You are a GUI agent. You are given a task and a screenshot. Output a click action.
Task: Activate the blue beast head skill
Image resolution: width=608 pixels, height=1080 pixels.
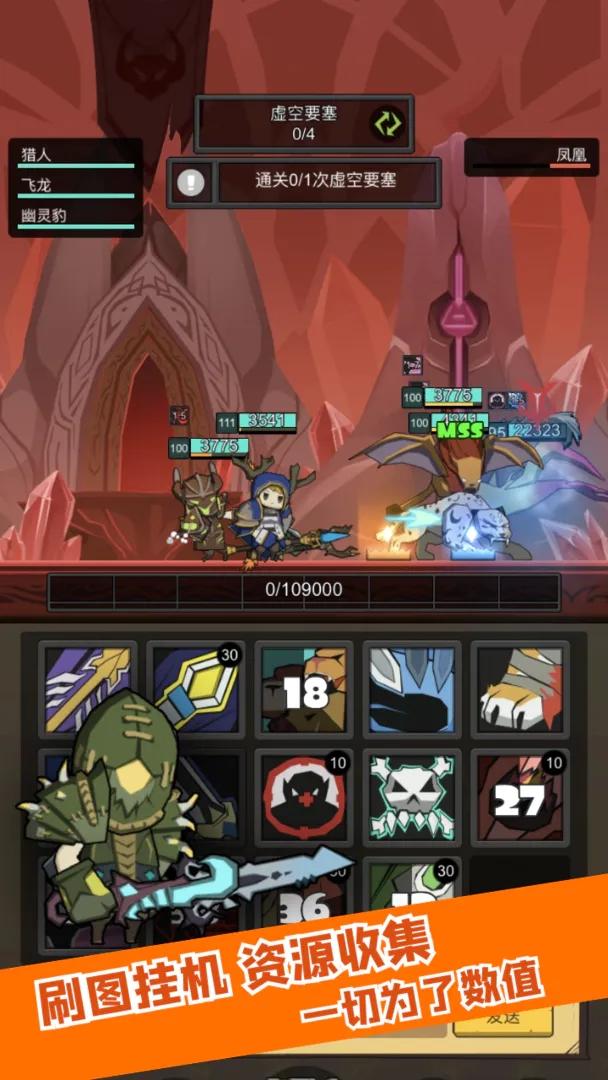pos(412,689)
